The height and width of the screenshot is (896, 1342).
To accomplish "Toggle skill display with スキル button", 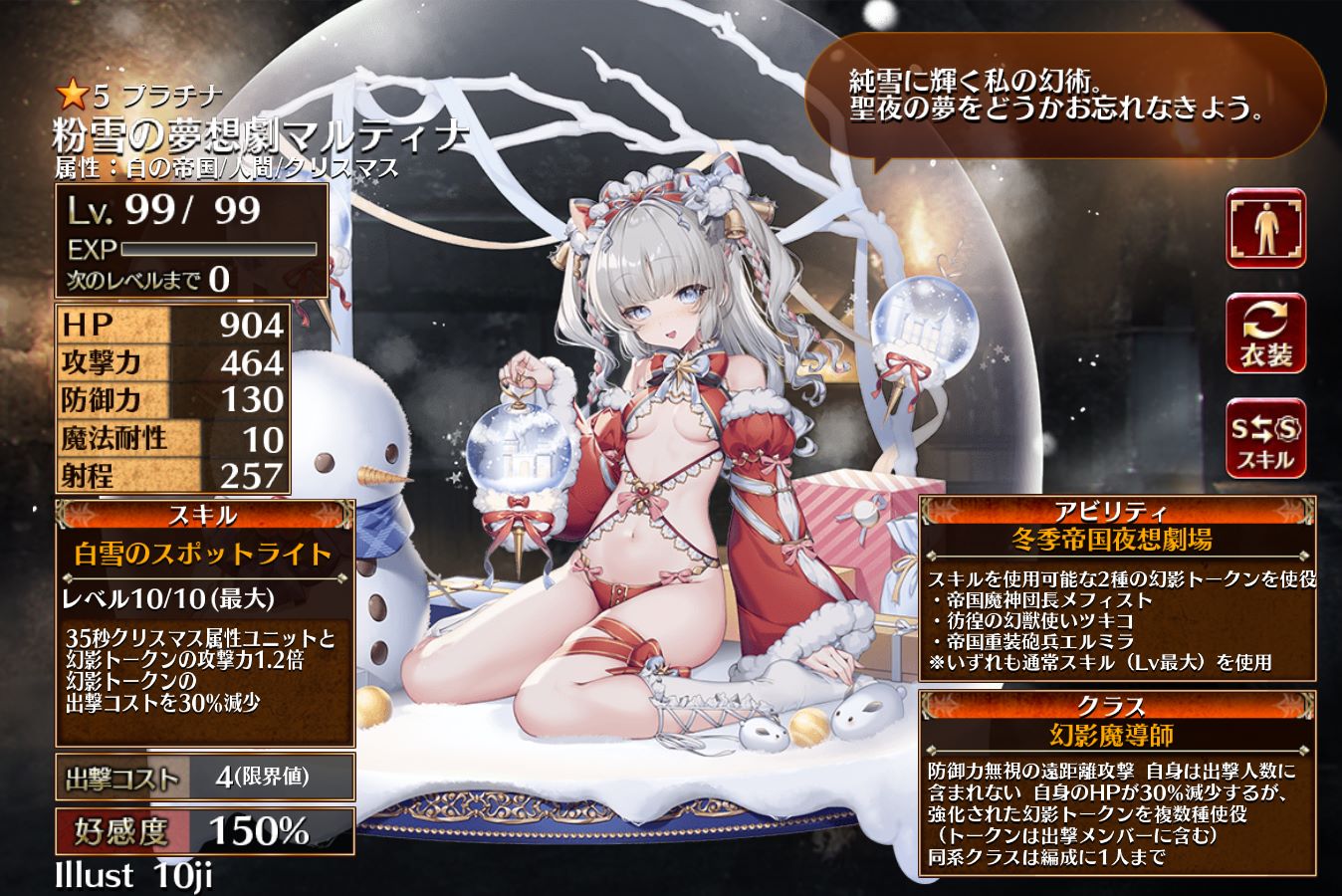I will [1265, 439].
